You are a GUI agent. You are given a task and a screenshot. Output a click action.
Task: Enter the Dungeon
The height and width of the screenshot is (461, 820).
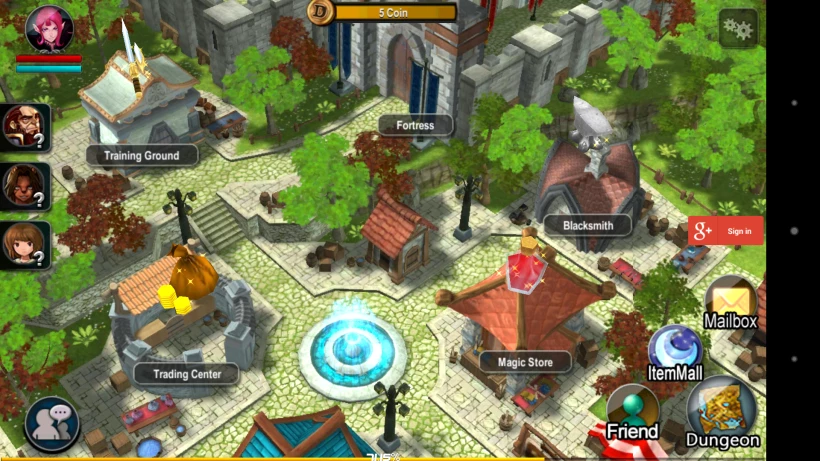click(723, 413)
